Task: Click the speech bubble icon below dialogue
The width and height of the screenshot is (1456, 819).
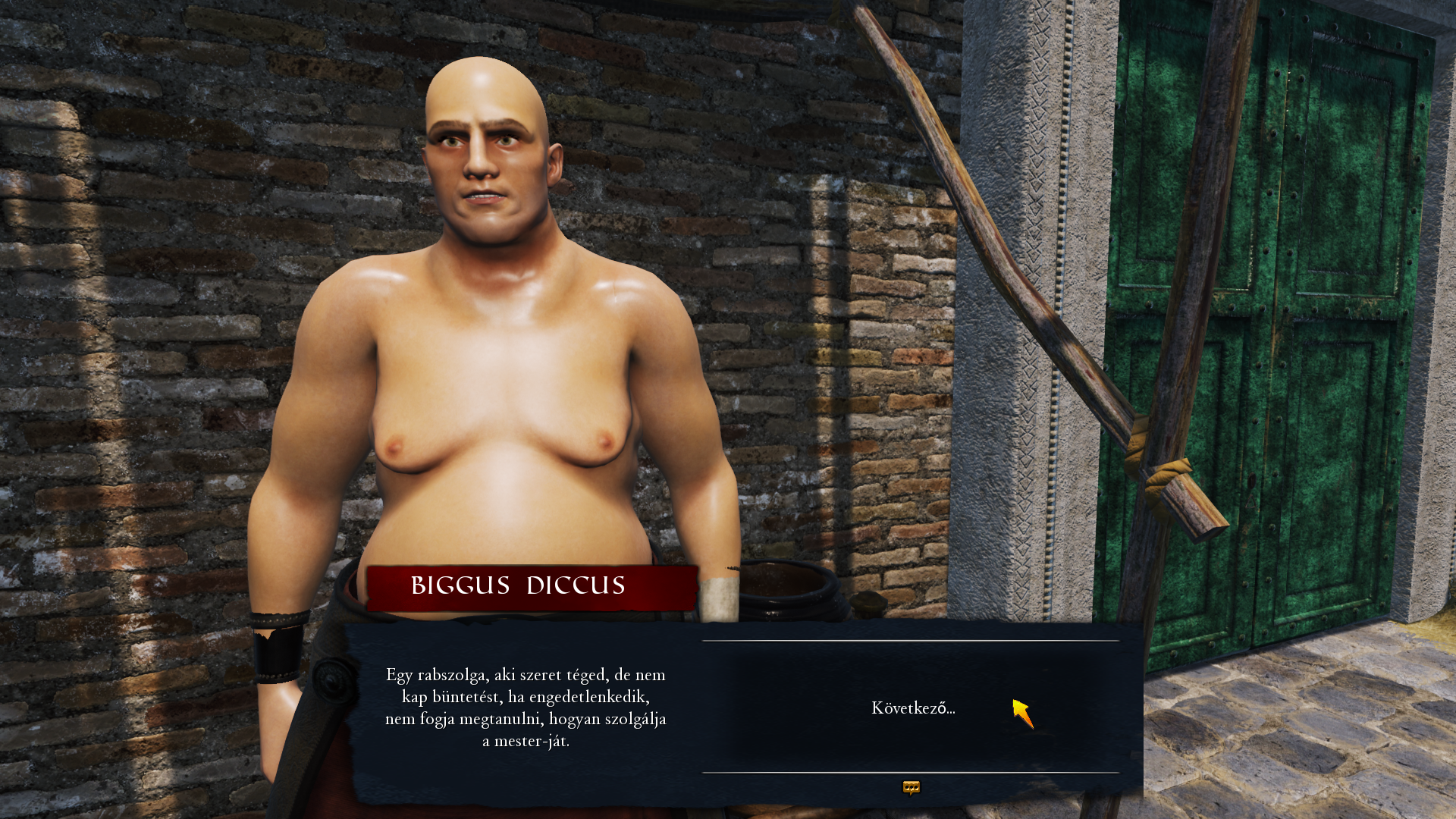Action: tap(911, 788)
